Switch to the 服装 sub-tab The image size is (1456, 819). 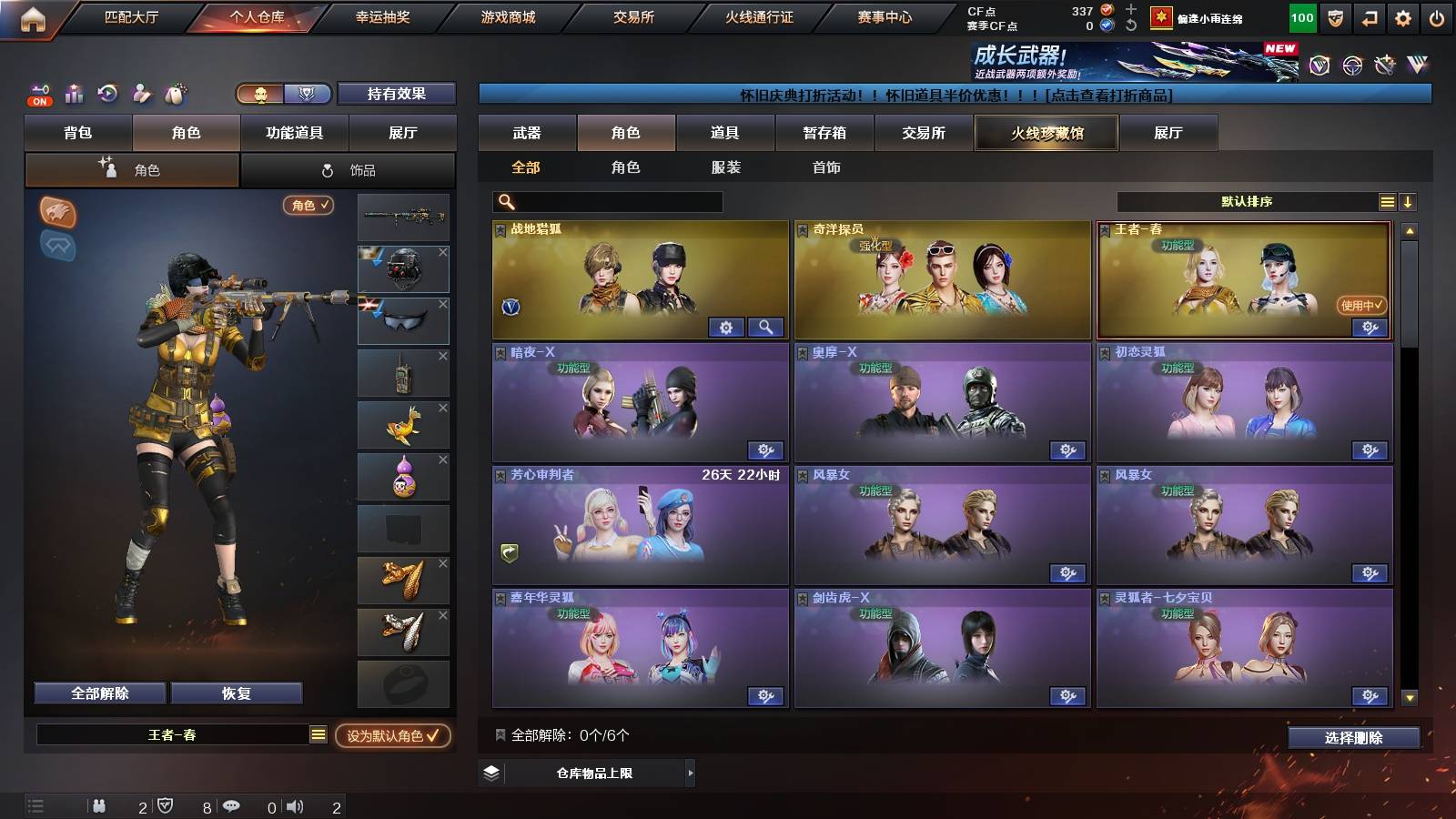(726, 167)
